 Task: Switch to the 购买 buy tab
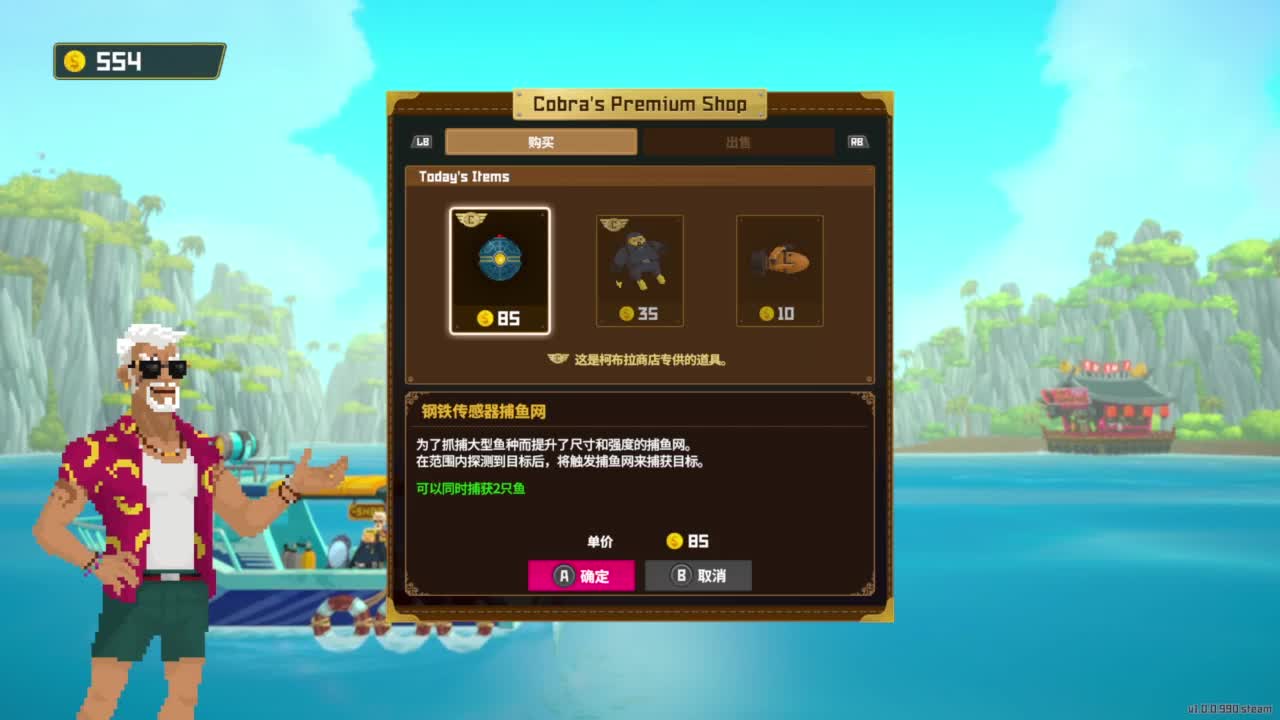click(x=540, y=142)
